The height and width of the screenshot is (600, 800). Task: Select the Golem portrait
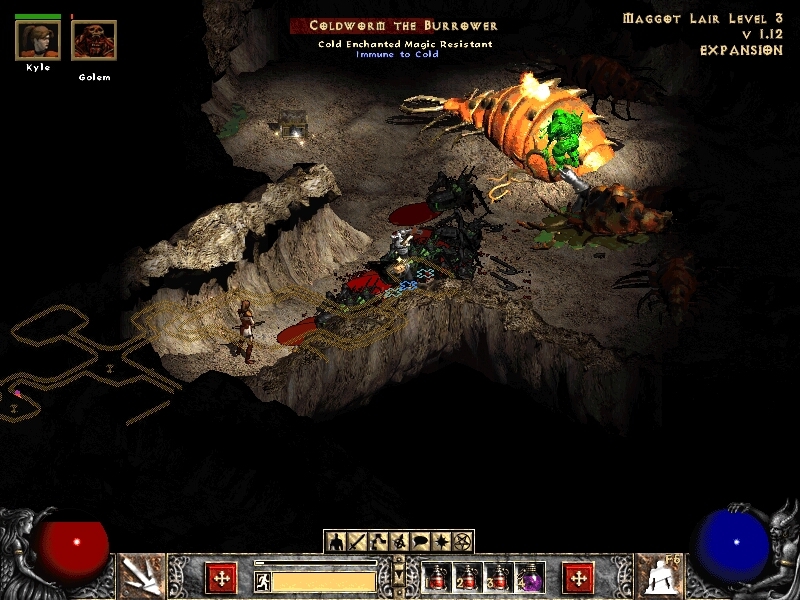click(x=94, y=41)
